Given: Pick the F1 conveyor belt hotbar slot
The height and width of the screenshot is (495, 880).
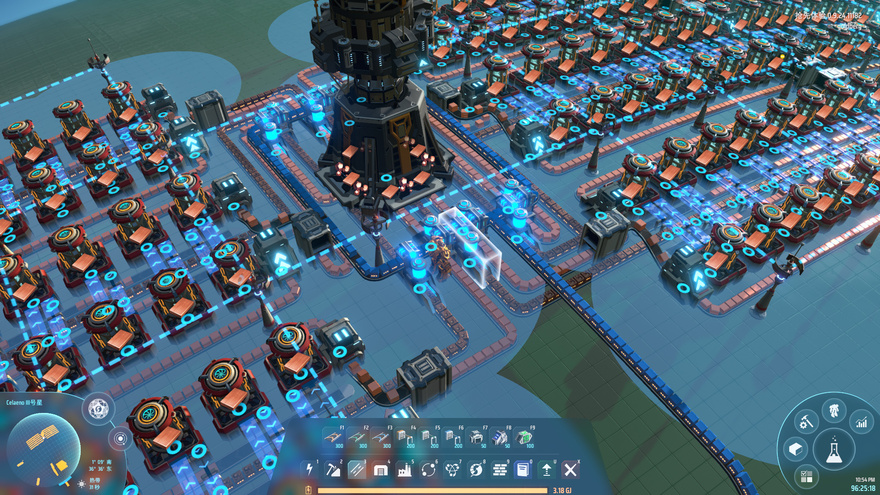Looking at the screenshot, I should pos(335,437).
